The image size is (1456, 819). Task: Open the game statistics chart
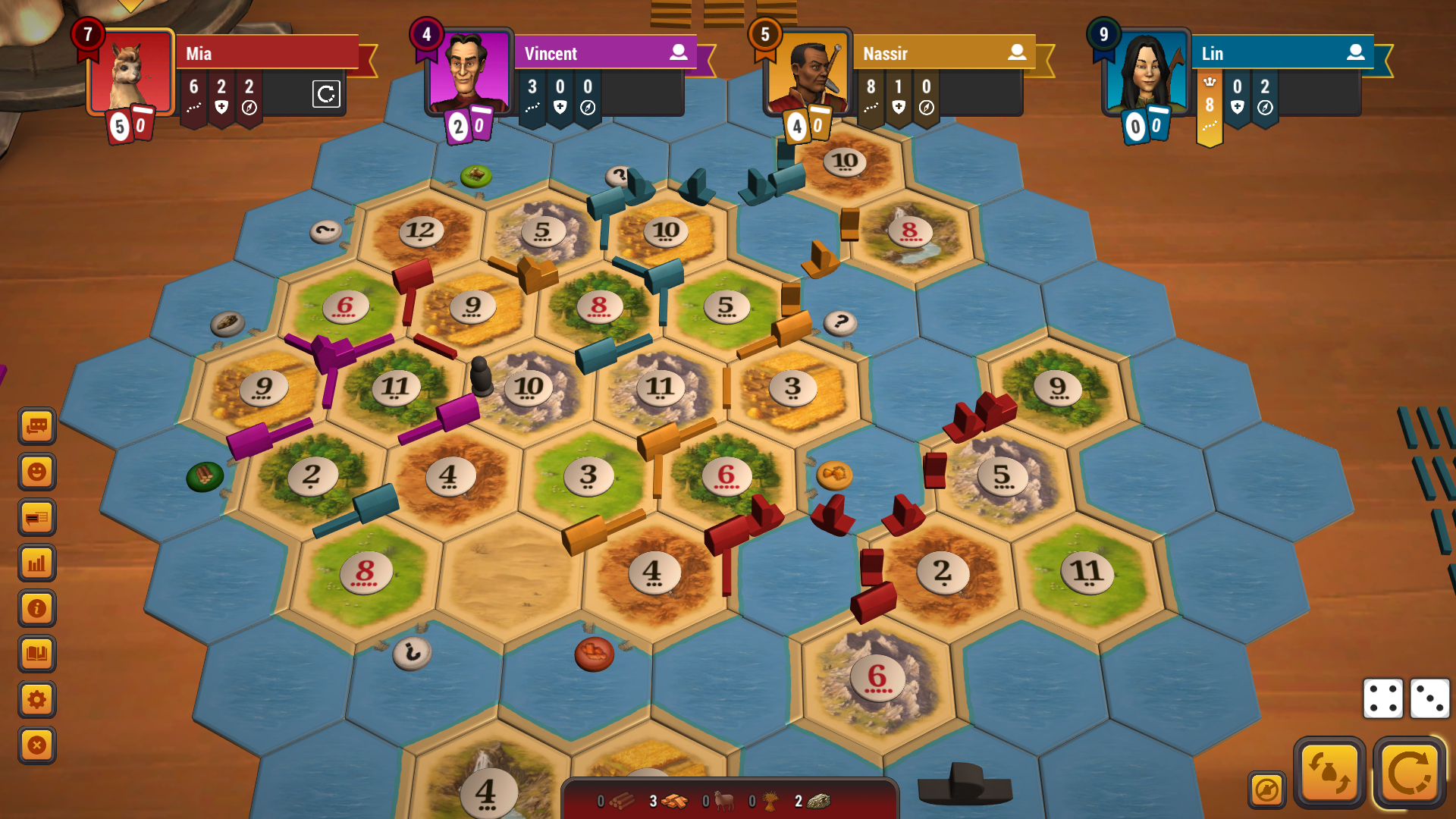[37, 563]
